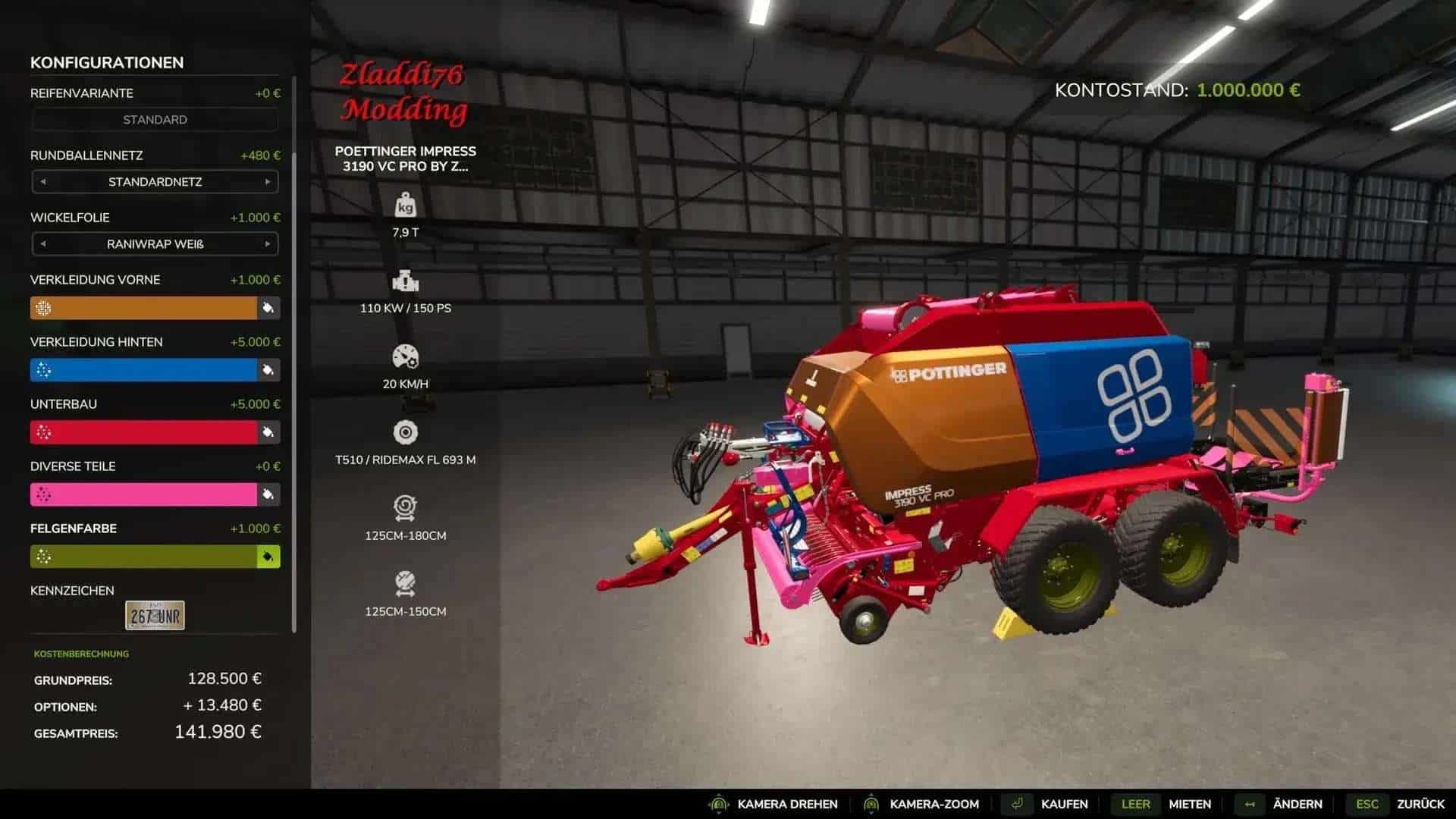The width and height of the screenshot is (1456, 819).
Task: Open the olive Felgenfarbe color bar
Action: pos(143,557)
